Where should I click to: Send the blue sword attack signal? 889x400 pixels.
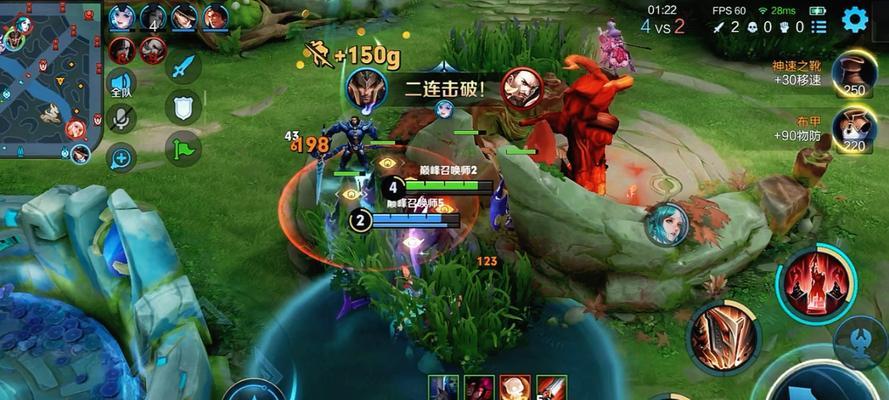(x=183, y=68)
